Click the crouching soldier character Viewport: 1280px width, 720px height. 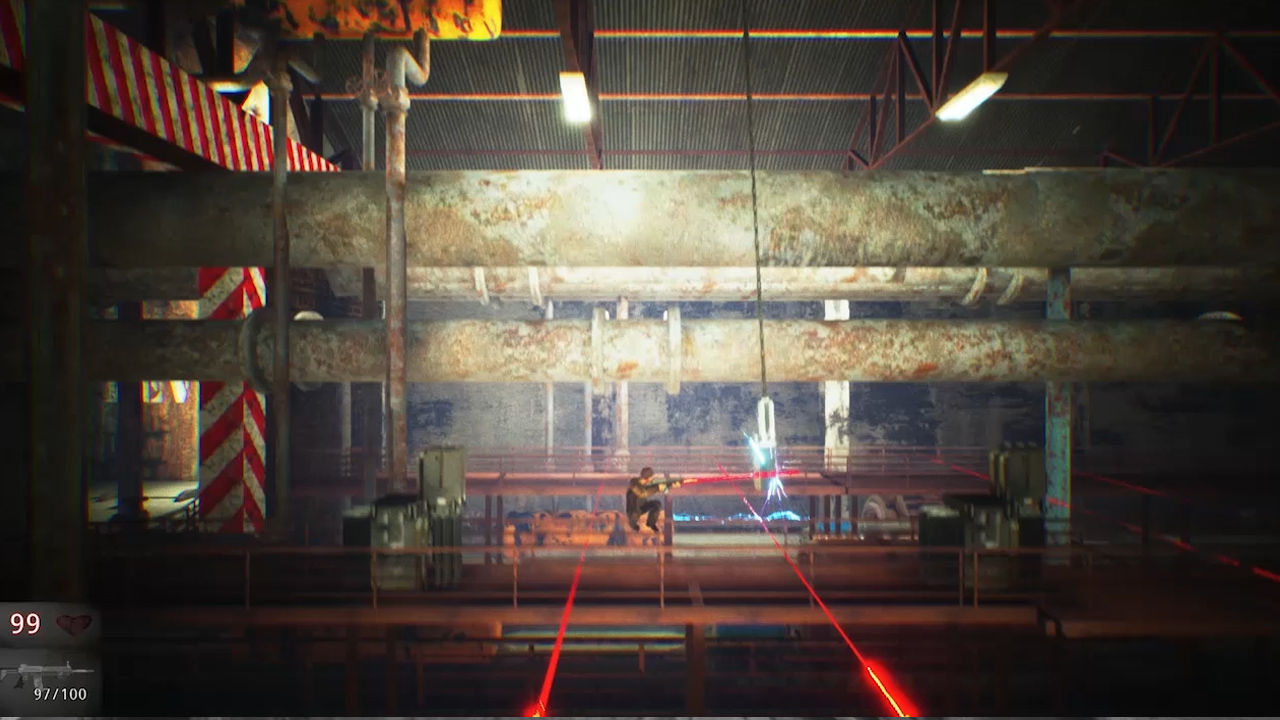click(x=645, y=495)
